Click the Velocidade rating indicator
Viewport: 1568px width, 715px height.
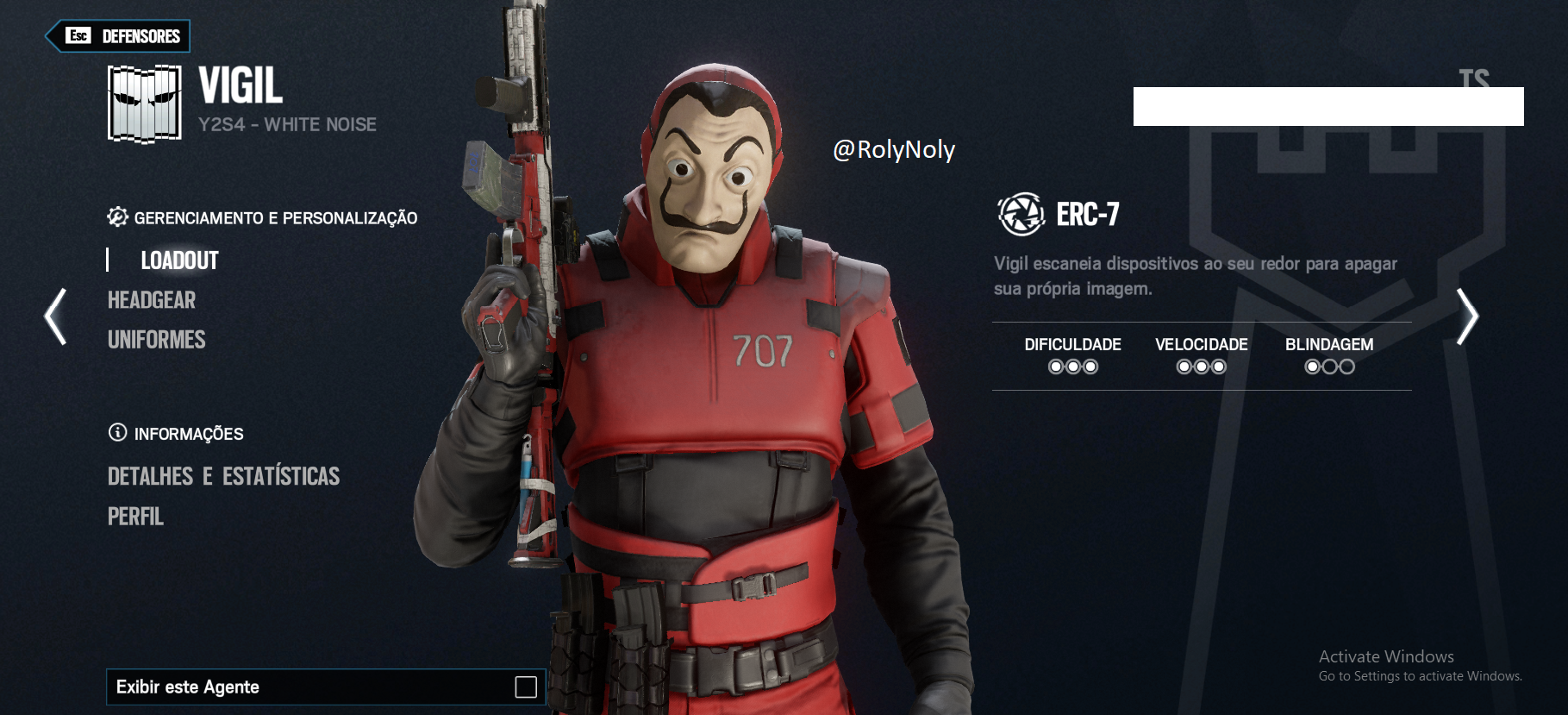pyautogui.click(x=1202, y=366)
